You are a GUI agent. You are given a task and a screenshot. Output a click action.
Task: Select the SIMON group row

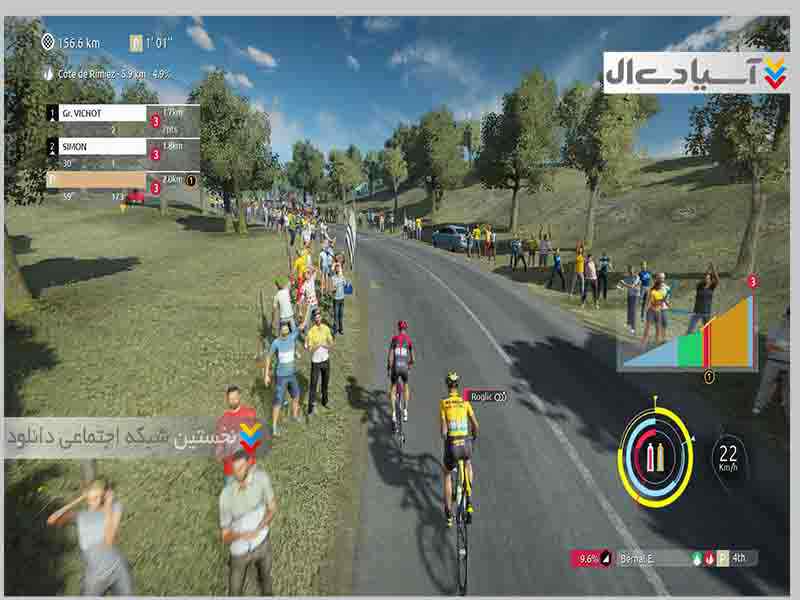pos(101,146)
